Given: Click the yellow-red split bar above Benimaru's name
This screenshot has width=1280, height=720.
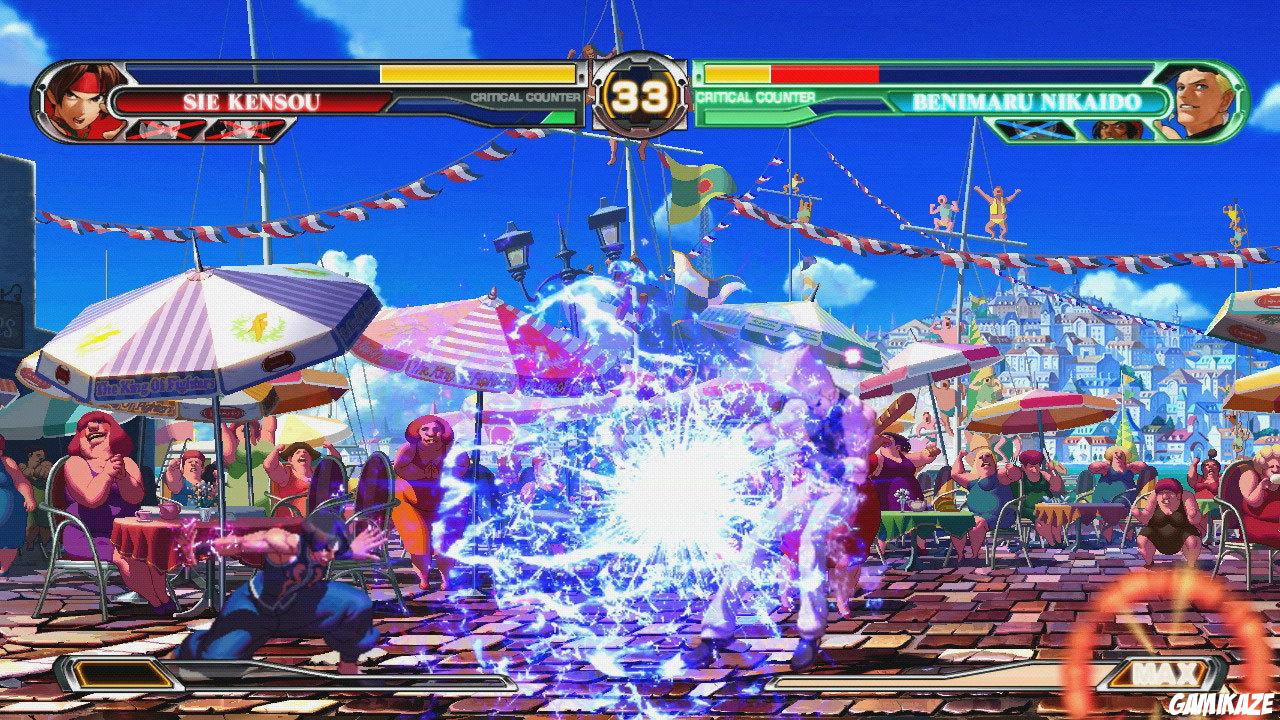Looking at the screenshot, I should point(790,72).
